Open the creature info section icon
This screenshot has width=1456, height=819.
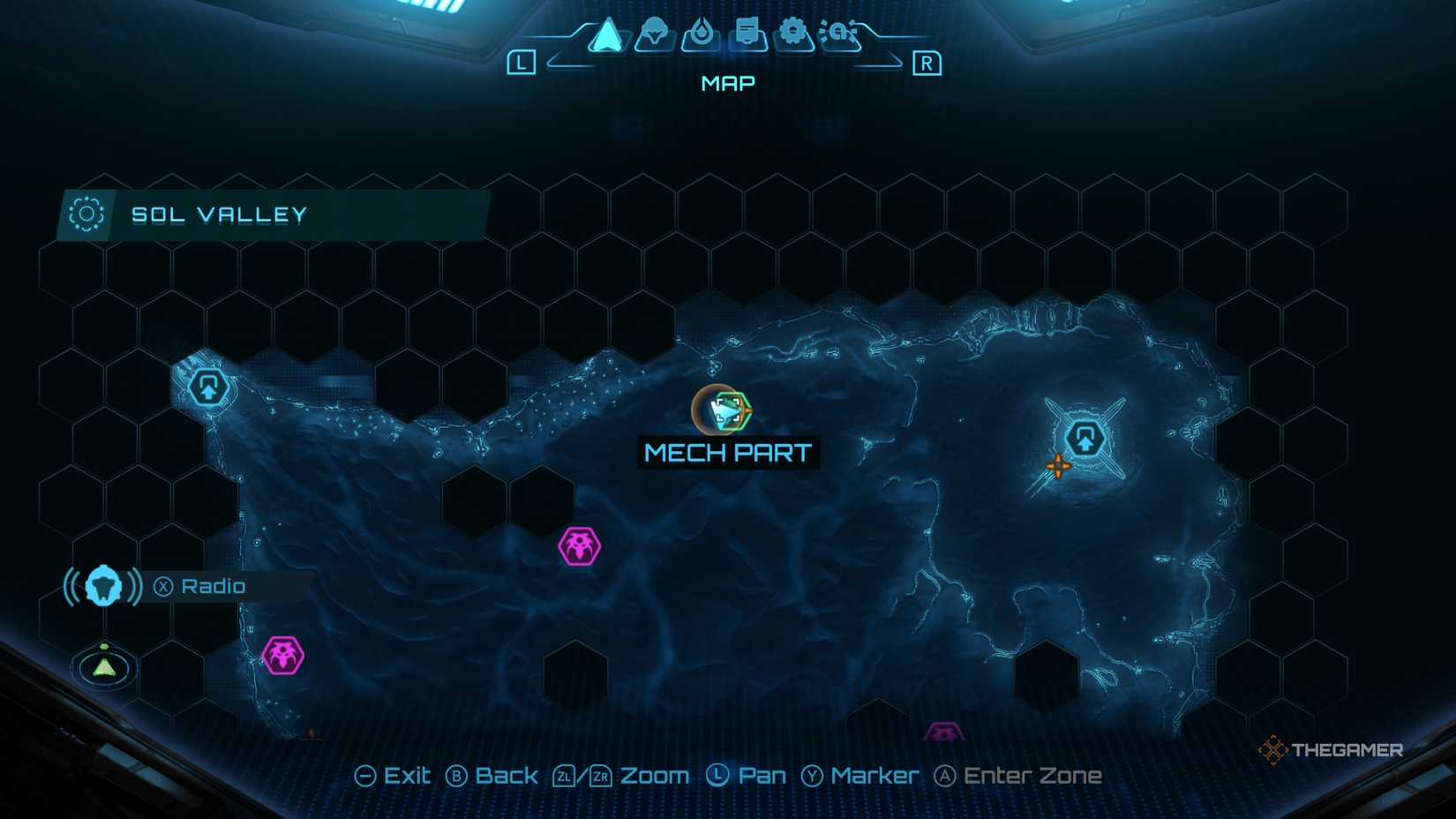(655, 35)
